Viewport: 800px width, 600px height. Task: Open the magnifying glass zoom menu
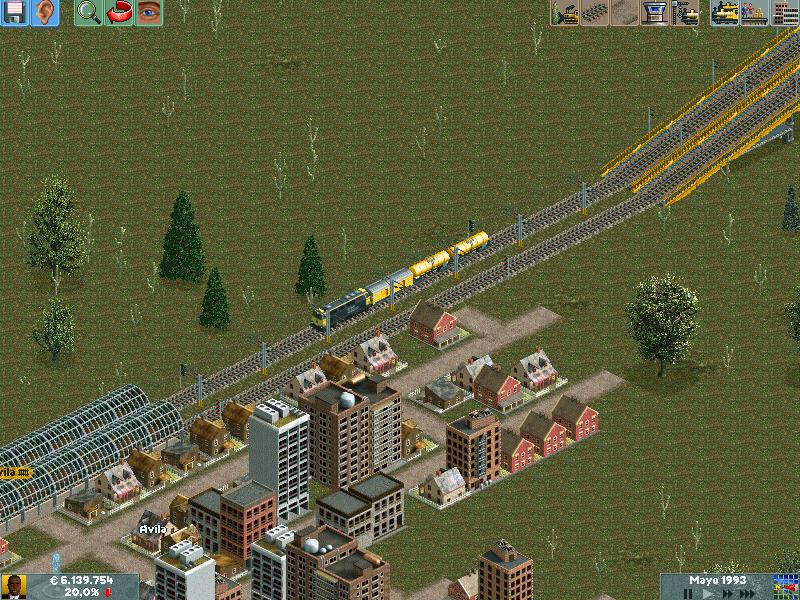coord(89,13)
